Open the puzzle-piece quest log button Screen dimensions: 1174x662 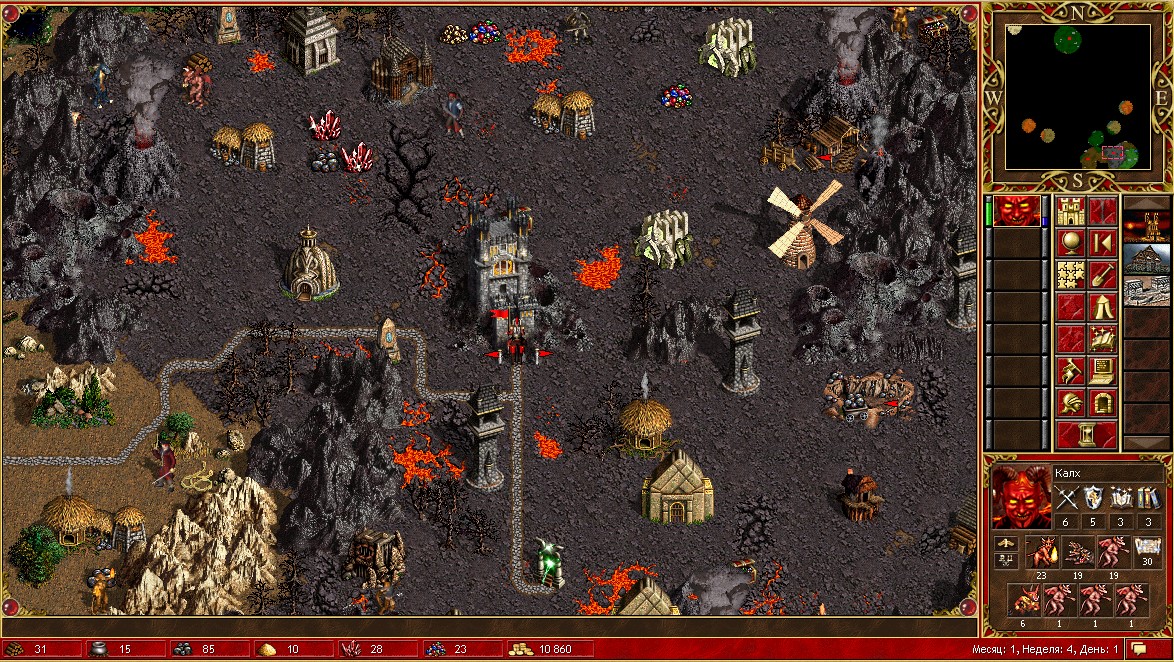[1070, 274]
